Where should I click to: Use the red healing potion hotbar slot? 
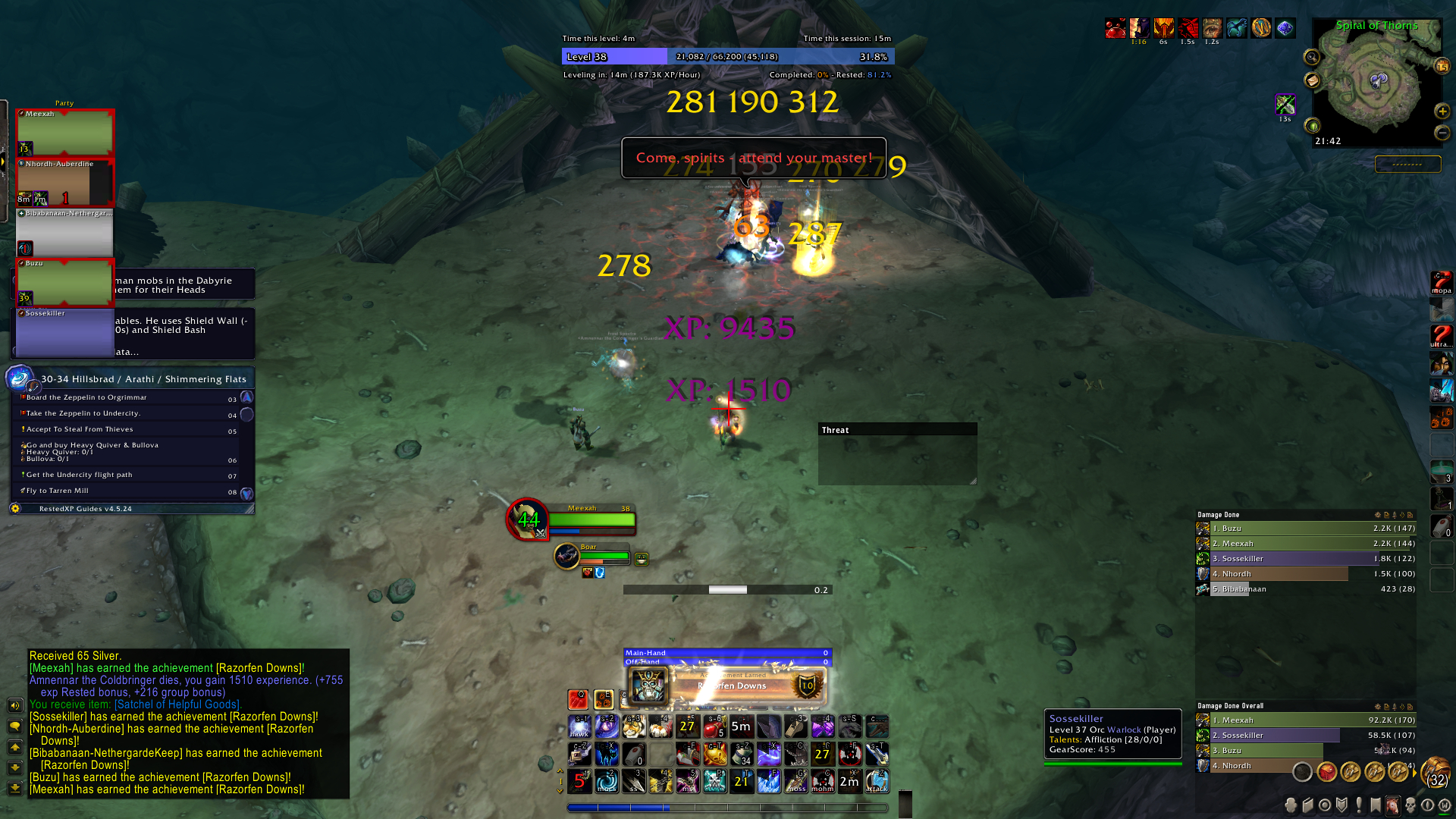714,728
